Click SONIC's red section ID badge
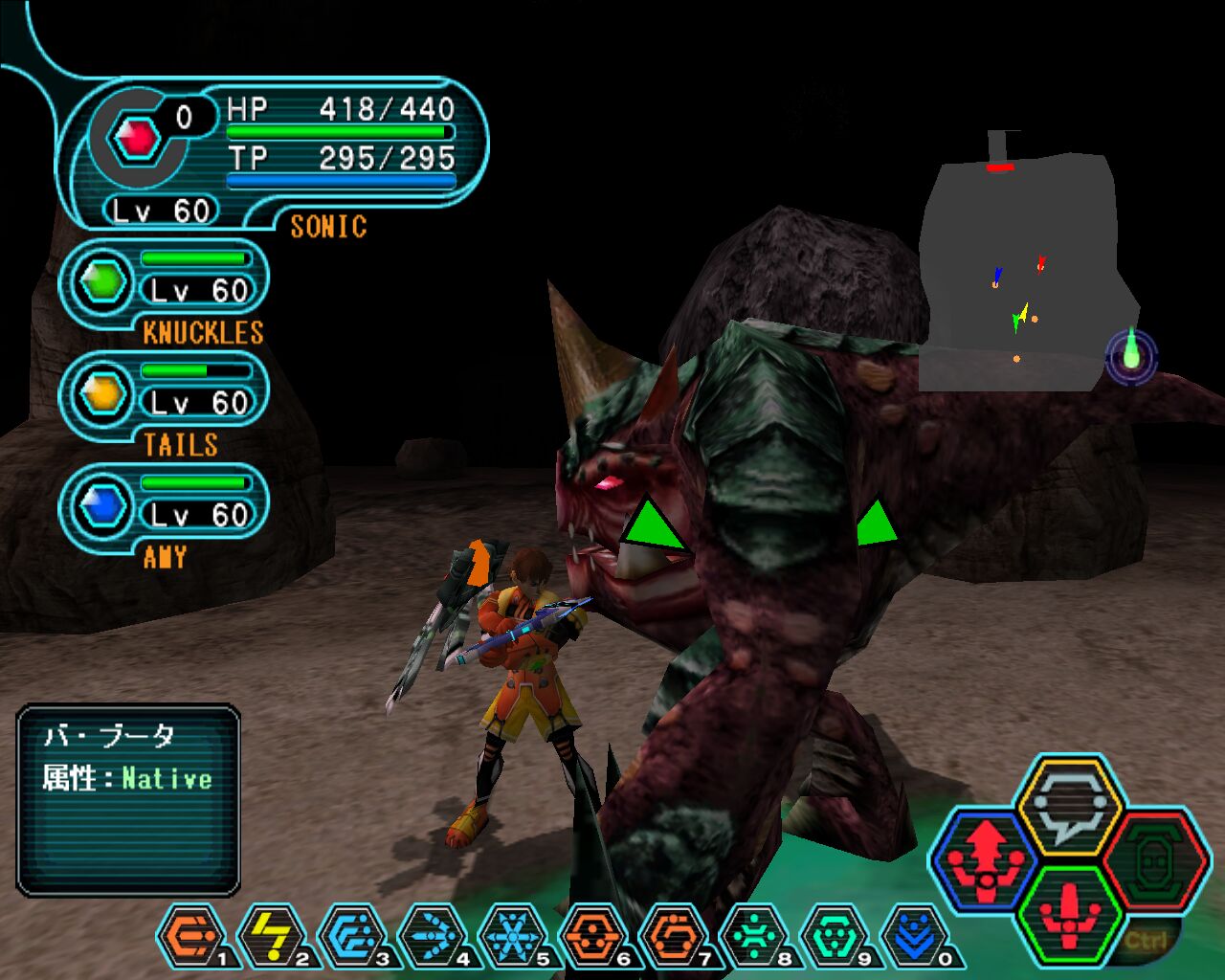Screen dimensions: 1225x980 point(137,140)
